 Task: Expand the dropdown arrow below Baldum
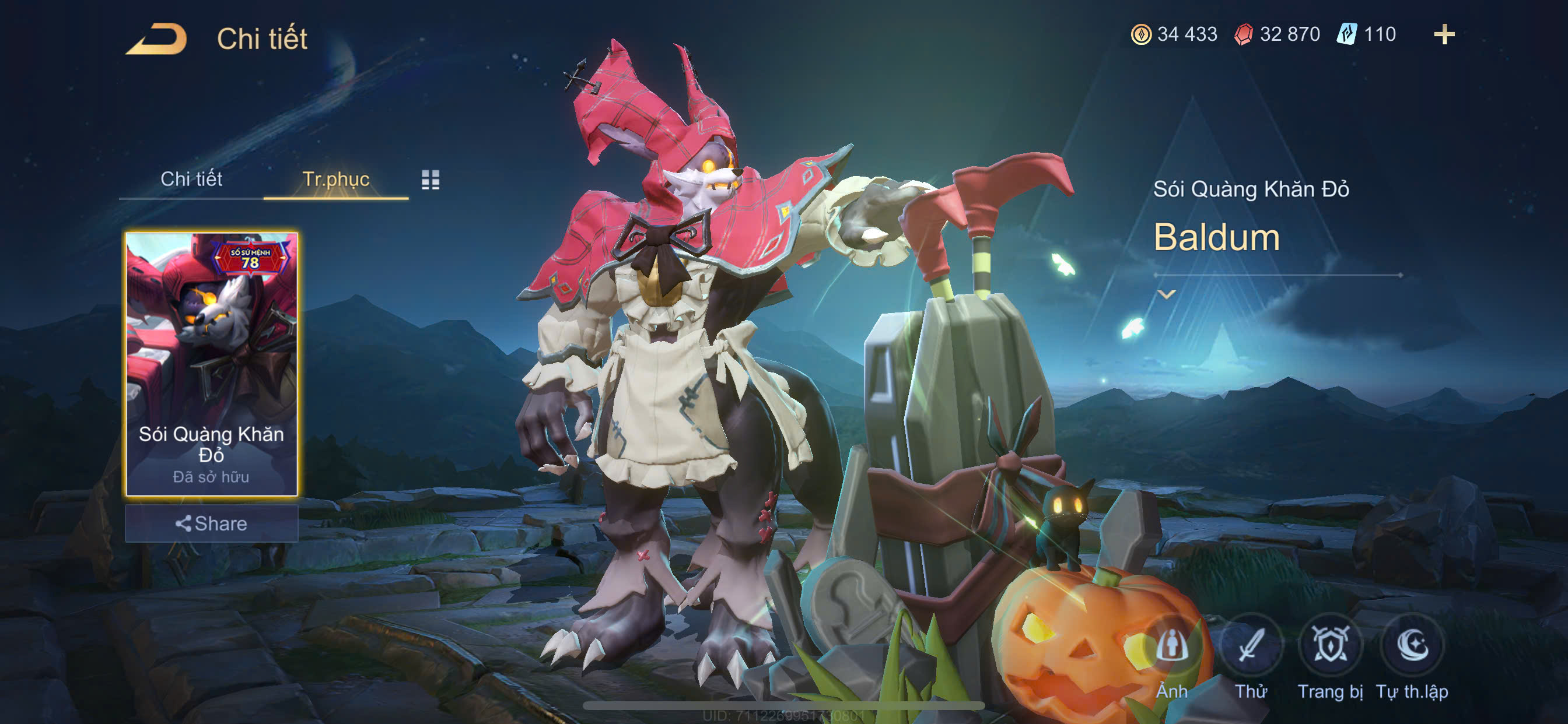(1166, 295)
